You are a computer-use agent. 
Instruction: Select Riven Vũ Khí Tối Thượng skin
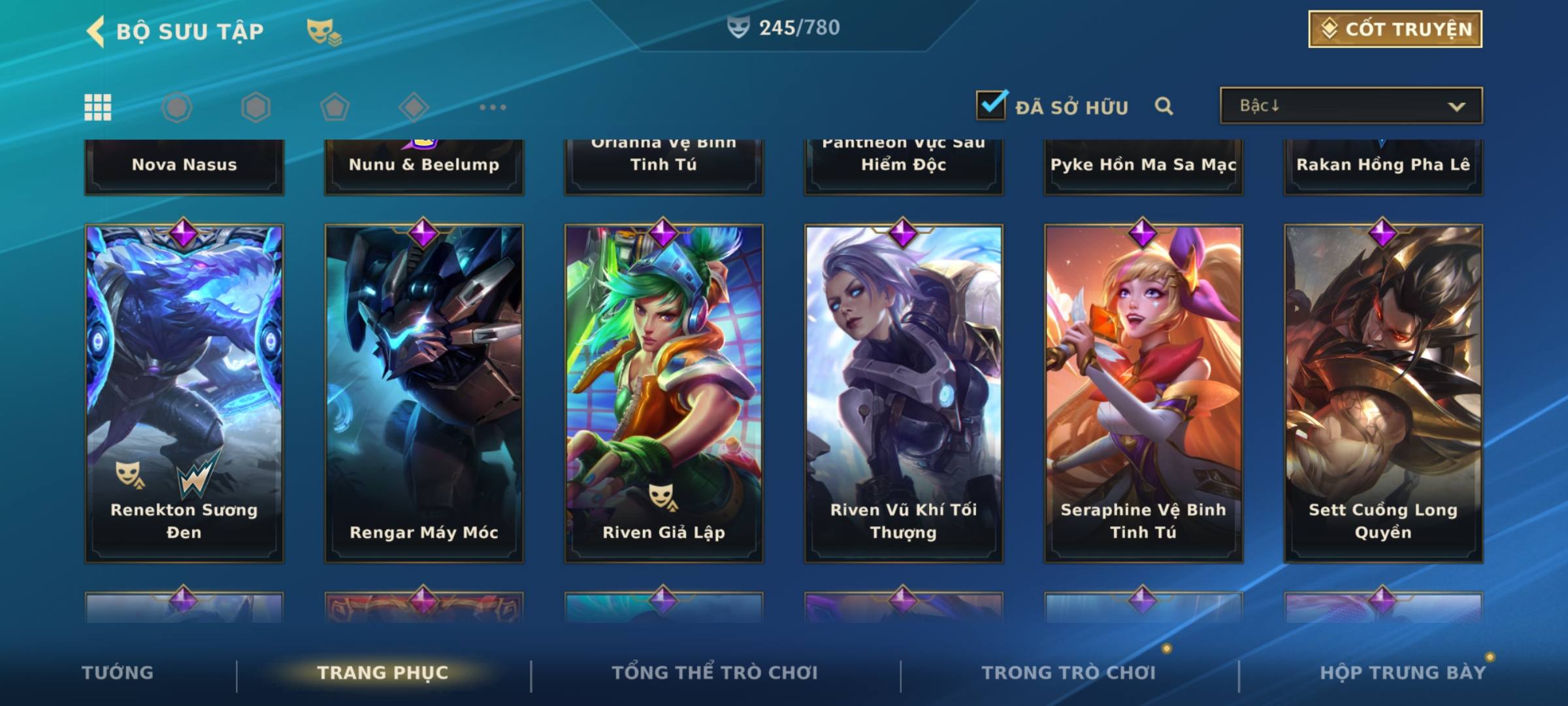click(x=904, y=392)
